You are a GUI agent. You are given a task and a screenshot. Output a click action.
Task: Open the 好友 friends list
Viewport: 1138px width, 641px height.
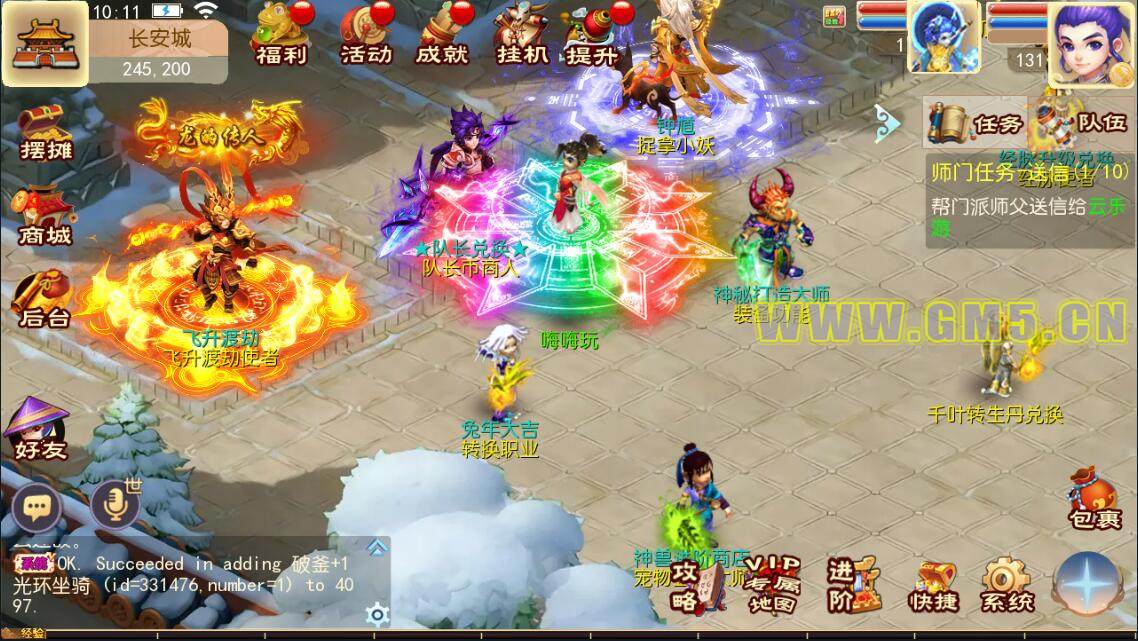[x=40, y=428]
